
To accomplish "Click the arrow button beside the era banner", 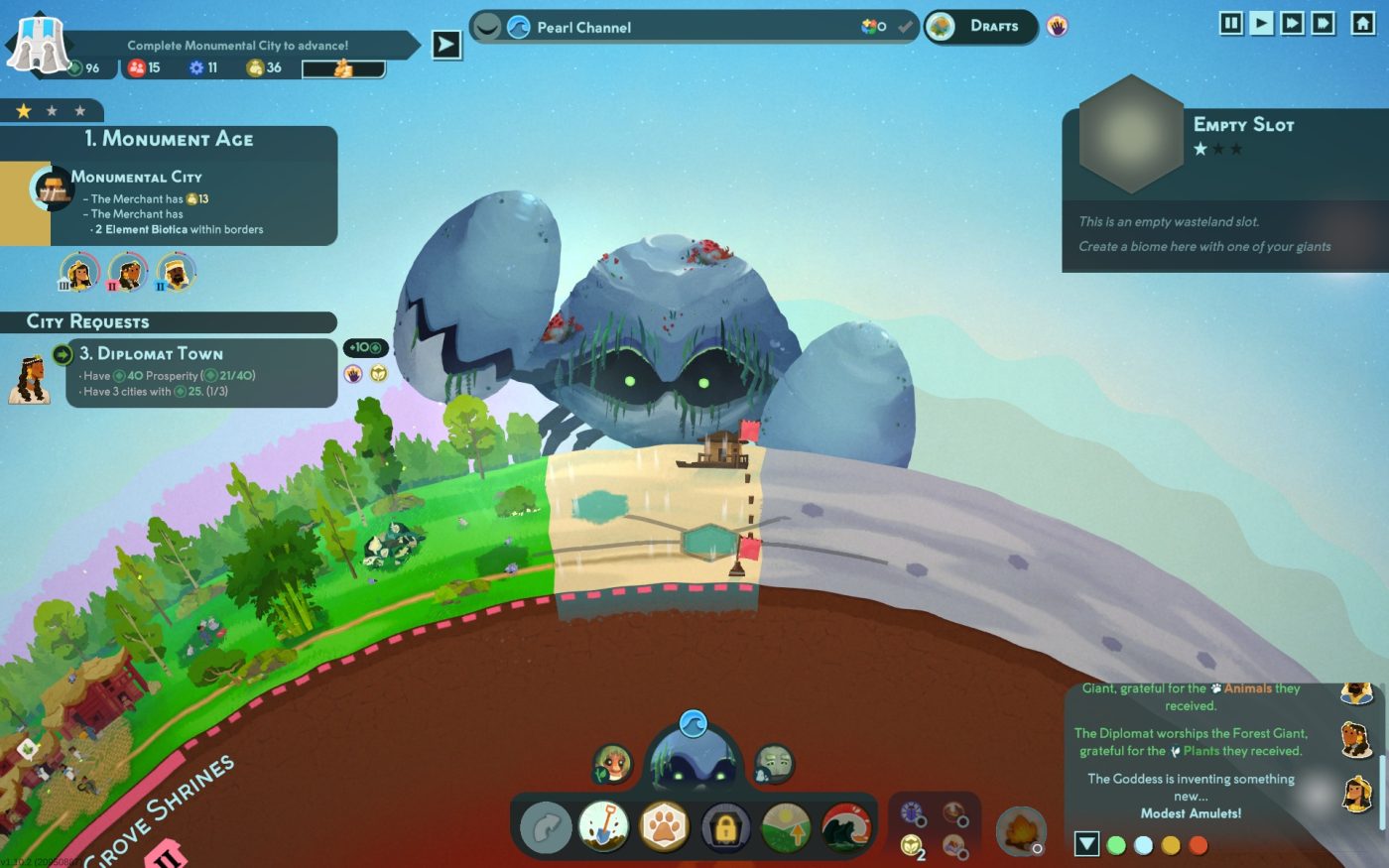I will (446, 45).
